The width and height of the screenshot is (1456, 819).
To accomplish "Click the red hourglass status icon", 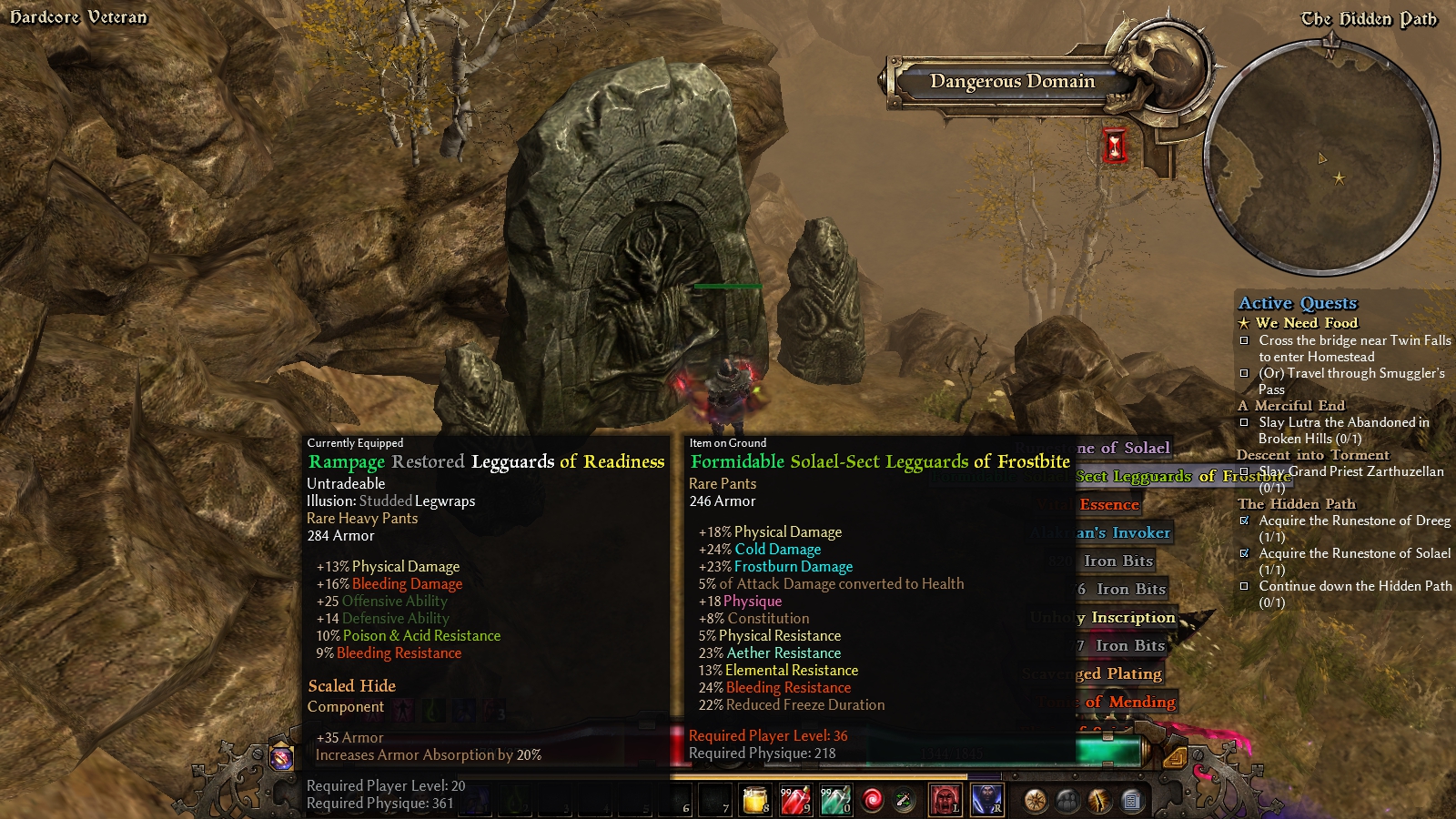I will click(x=1115, y=146).
